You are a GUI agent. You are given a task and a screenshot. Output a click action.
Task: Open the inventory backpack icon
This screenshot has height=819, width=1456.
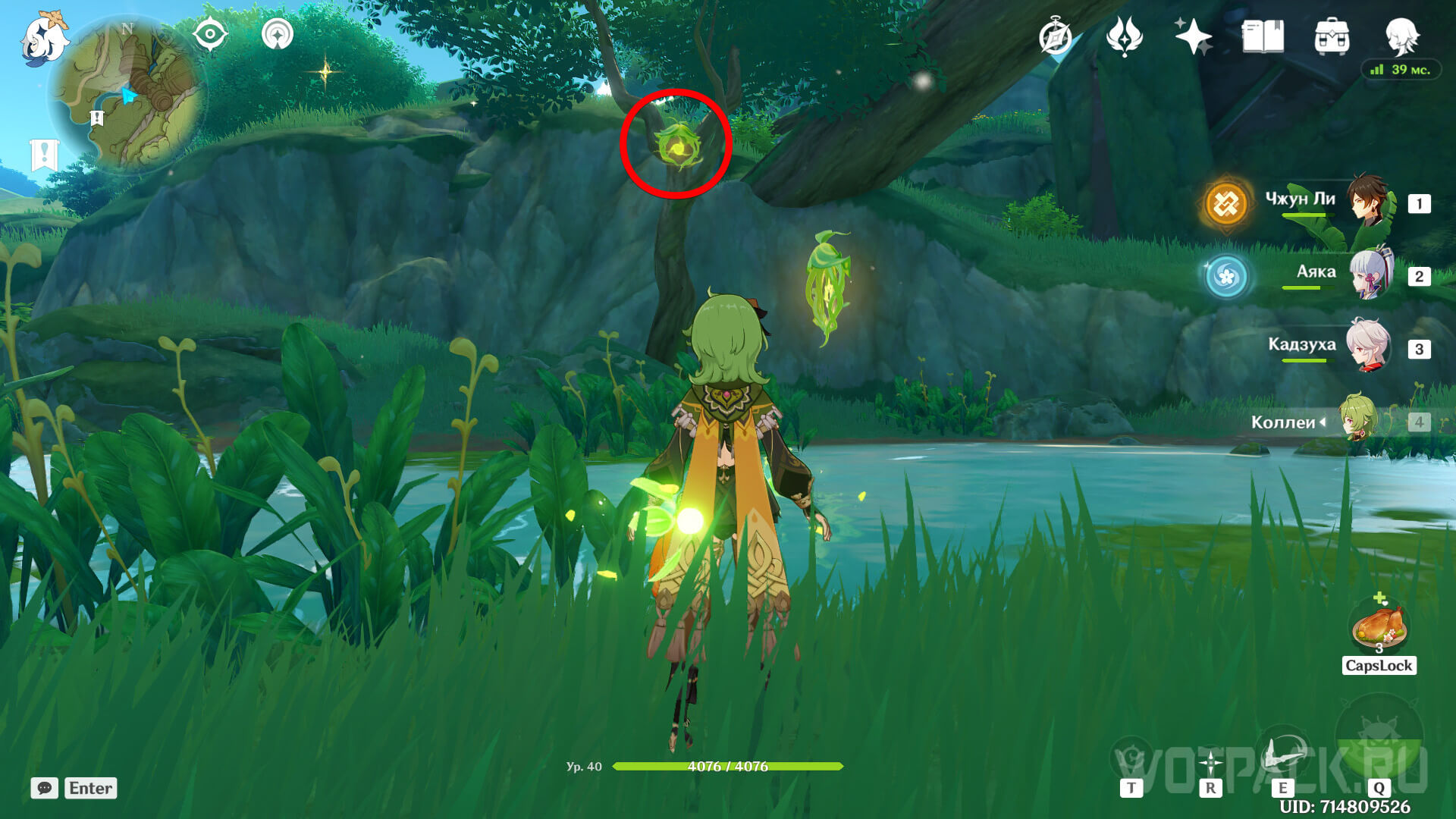click(1332, 36)
